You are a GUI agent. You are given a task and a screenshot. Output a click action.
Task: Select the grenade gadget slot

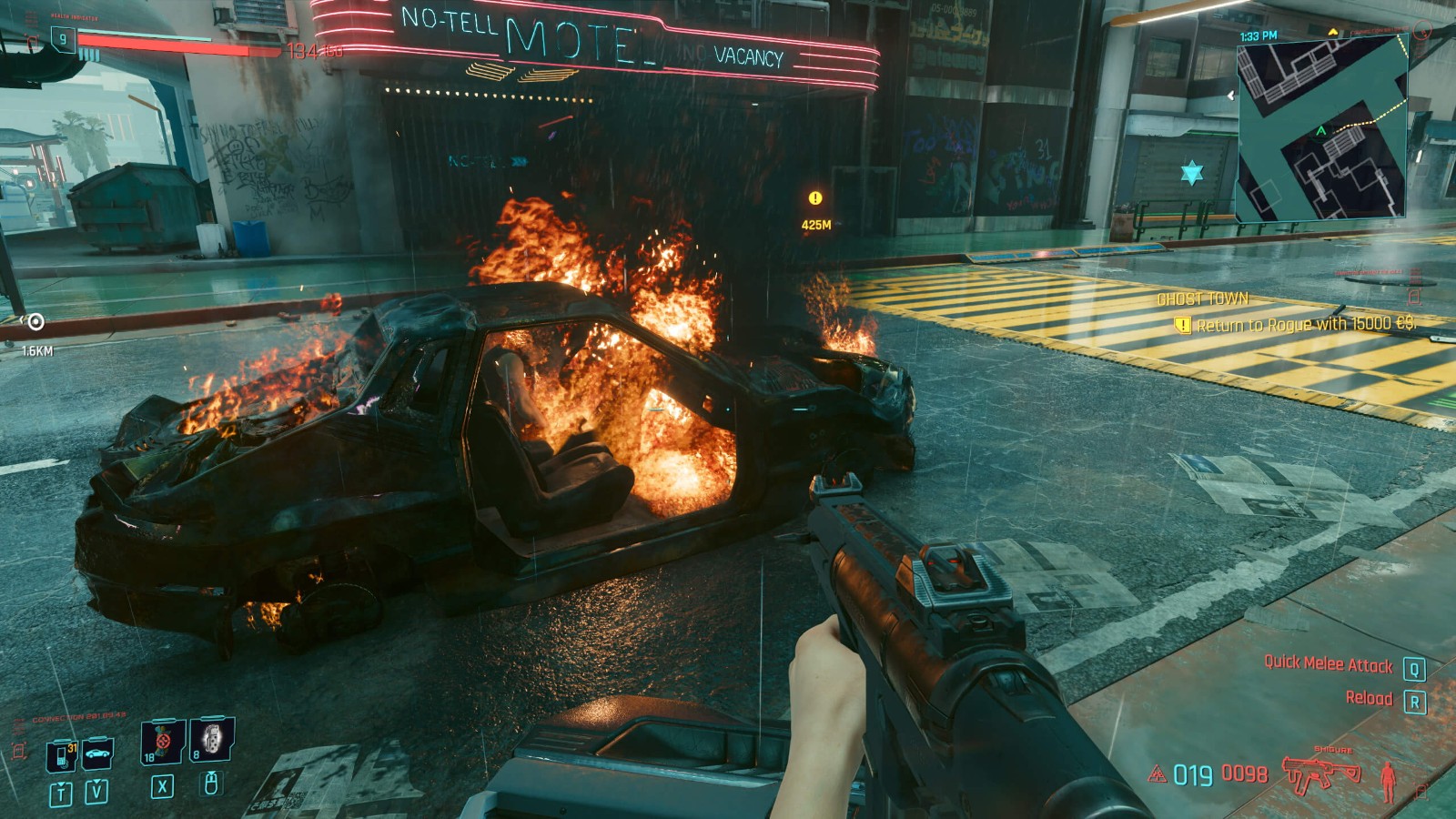212,739
